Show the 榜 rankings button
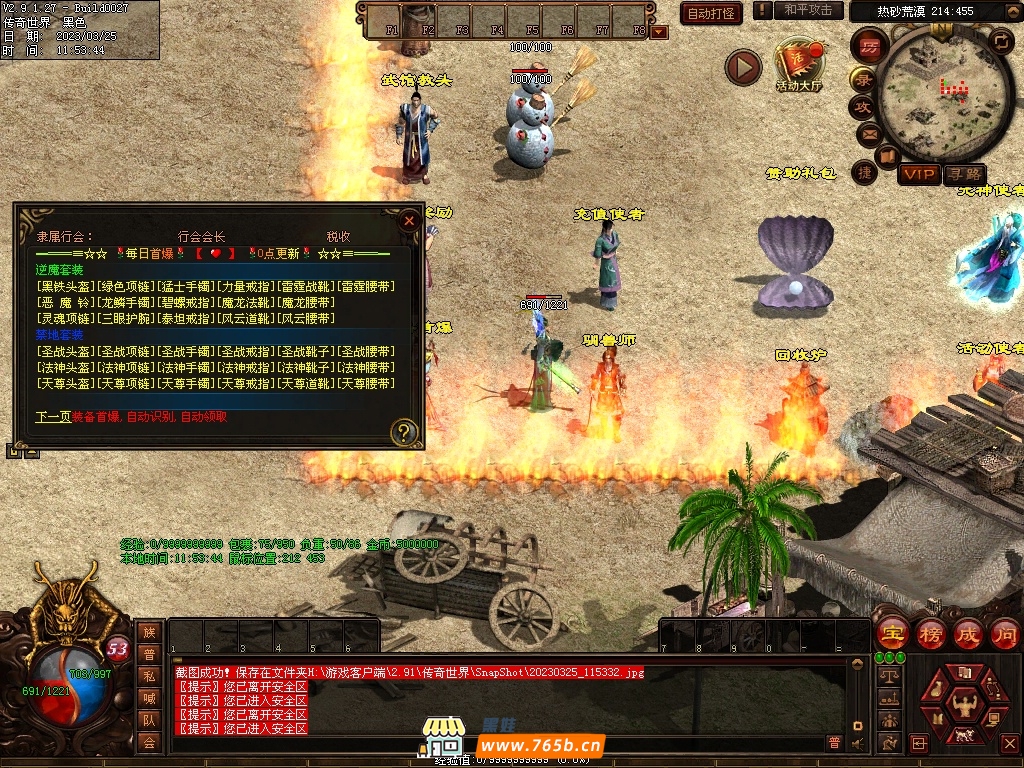The image size is (1024, 768). tap(930, 634)
